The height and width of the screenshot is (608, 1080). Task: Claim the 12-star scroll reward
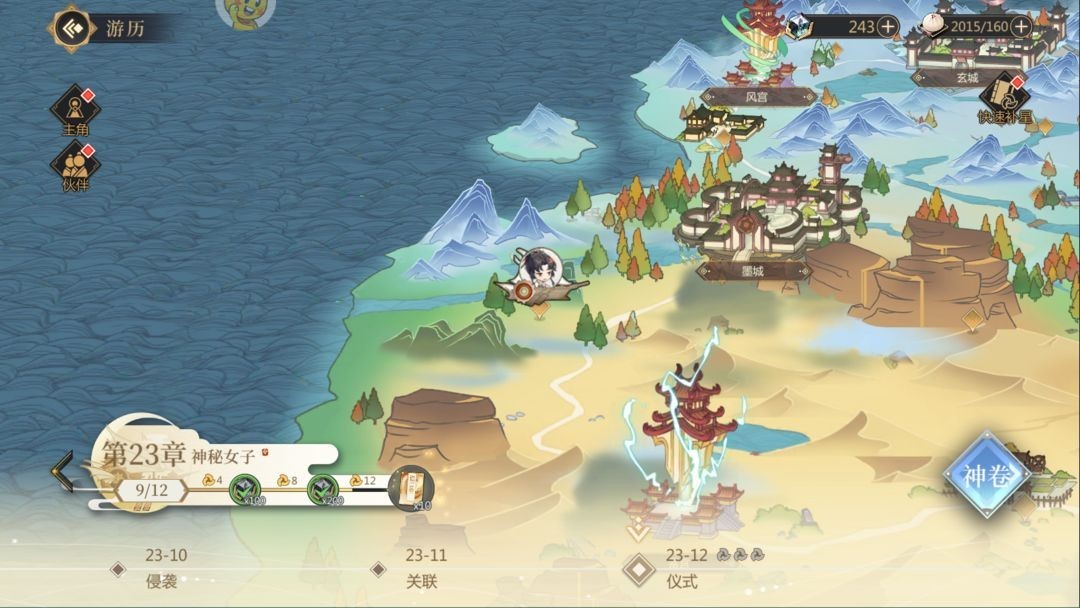pos(410,489)
